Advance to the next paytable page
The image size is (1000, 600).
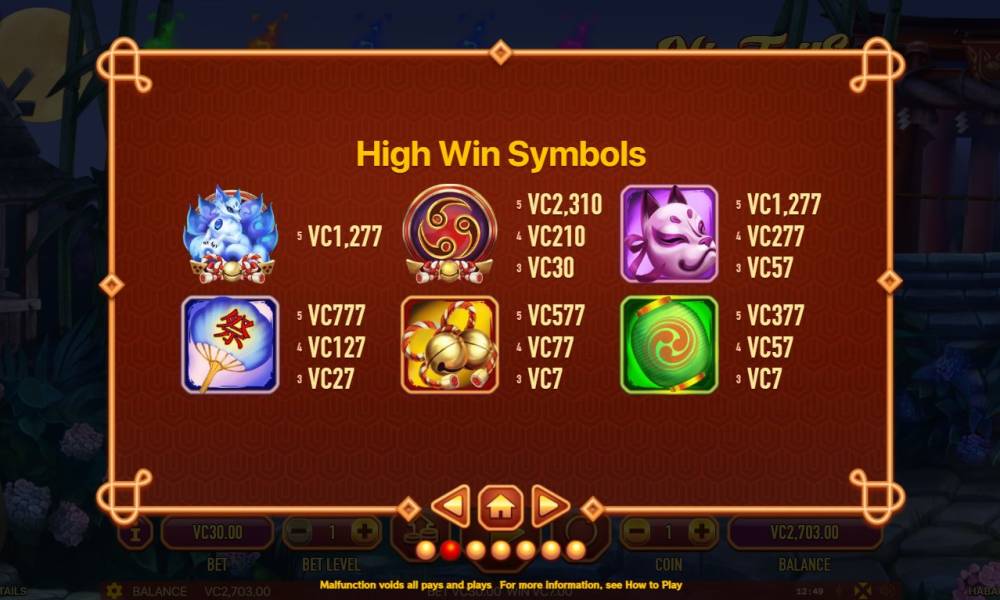click(x=549, y=506)
